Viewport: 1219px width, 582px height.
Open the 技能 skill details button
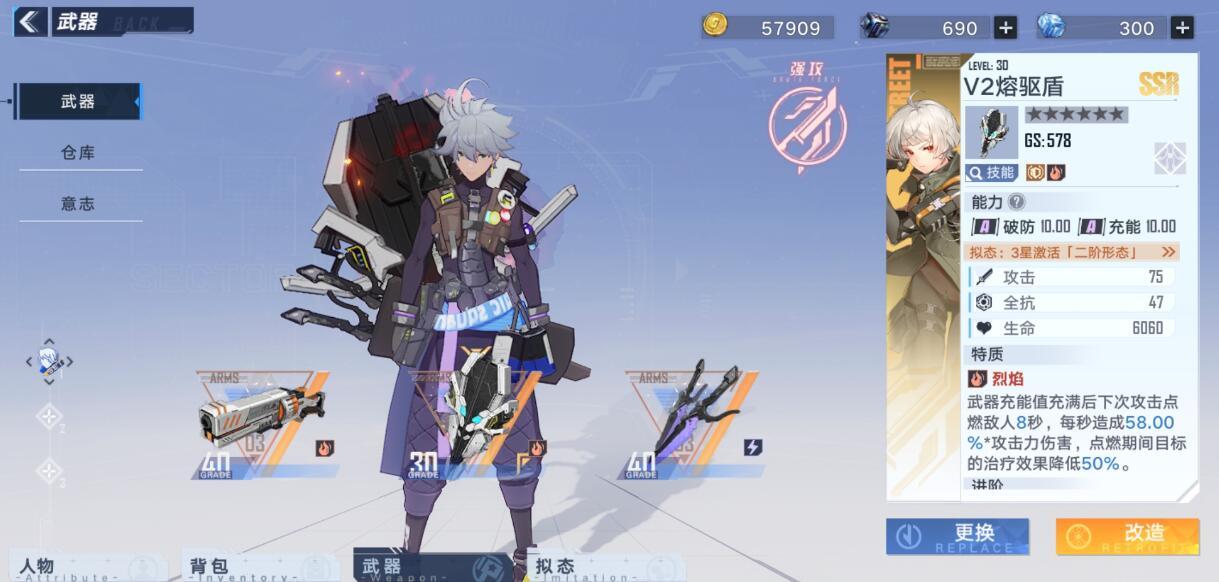(x=991, y=172)
